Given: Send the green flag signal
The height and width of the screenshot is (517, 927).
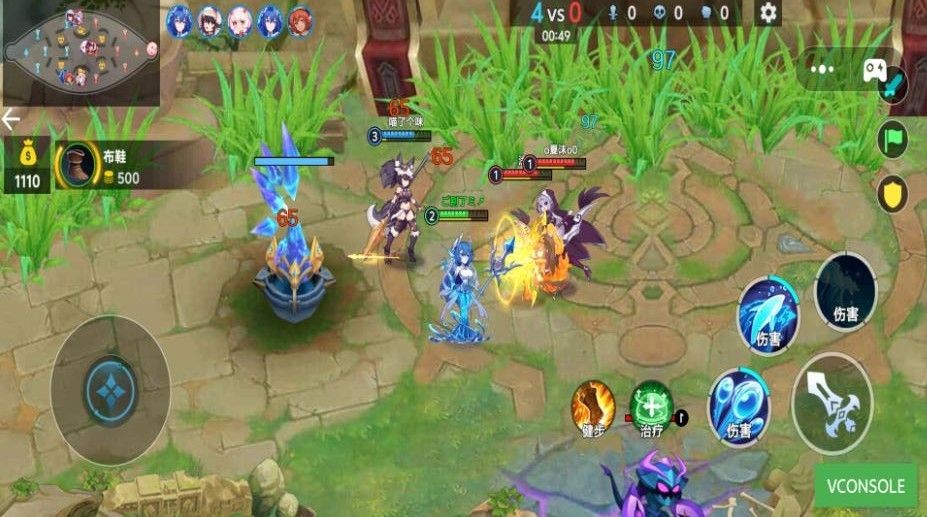Looking at the screenshot, I should point(892,139).
